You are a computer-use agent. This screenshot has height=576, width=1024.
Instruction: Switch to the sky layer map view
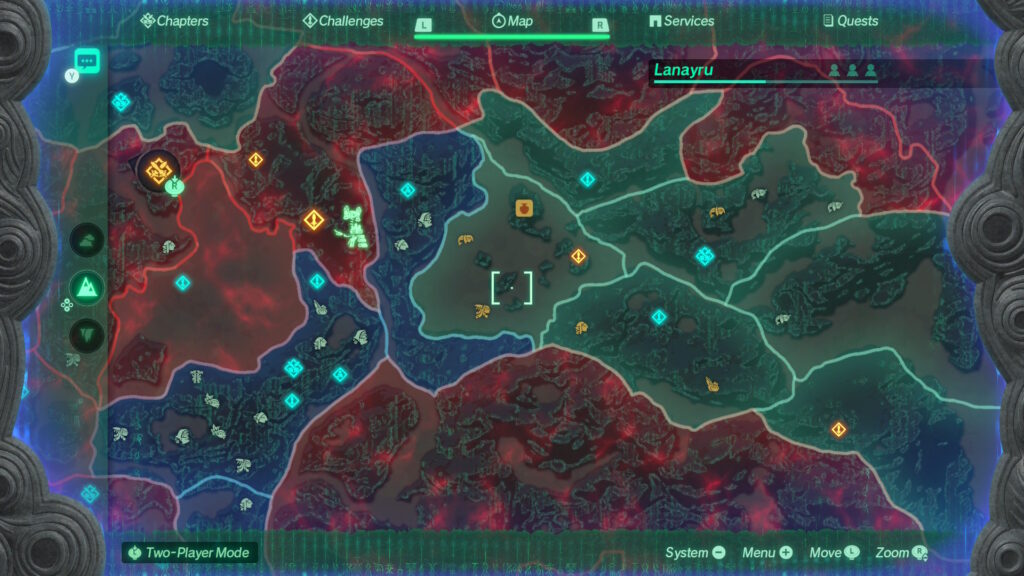89,240
